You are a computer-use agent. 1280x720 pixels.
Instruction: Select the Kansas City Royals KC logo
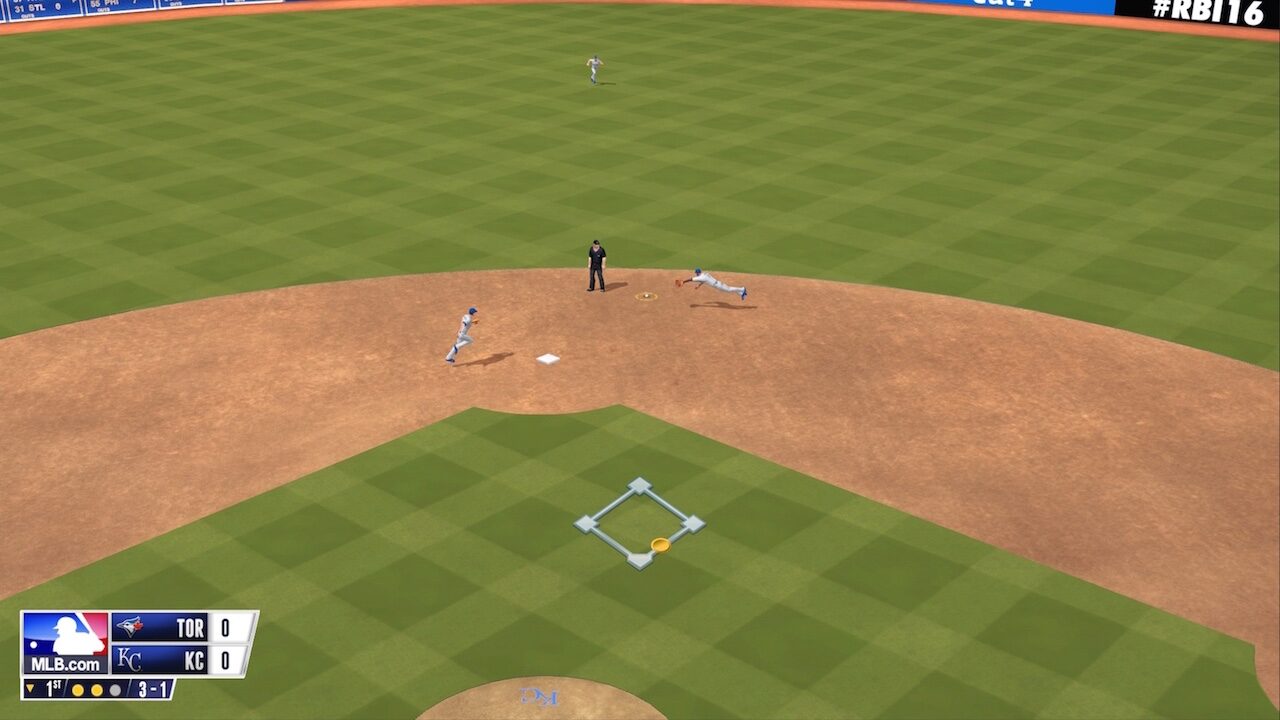(x=129, y=658)
